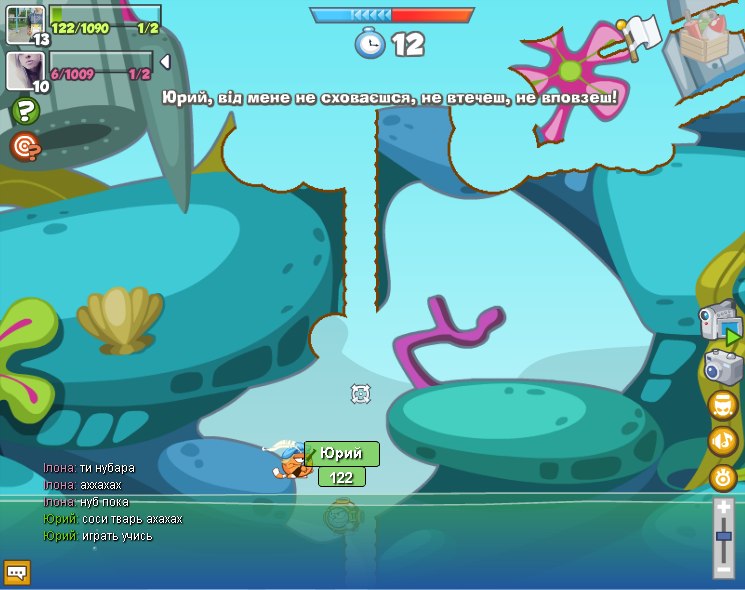The width and height of the screenshot is (745, 590).
Task: Toggle the orange round button above the zoom slider
Action: [723, 477]
